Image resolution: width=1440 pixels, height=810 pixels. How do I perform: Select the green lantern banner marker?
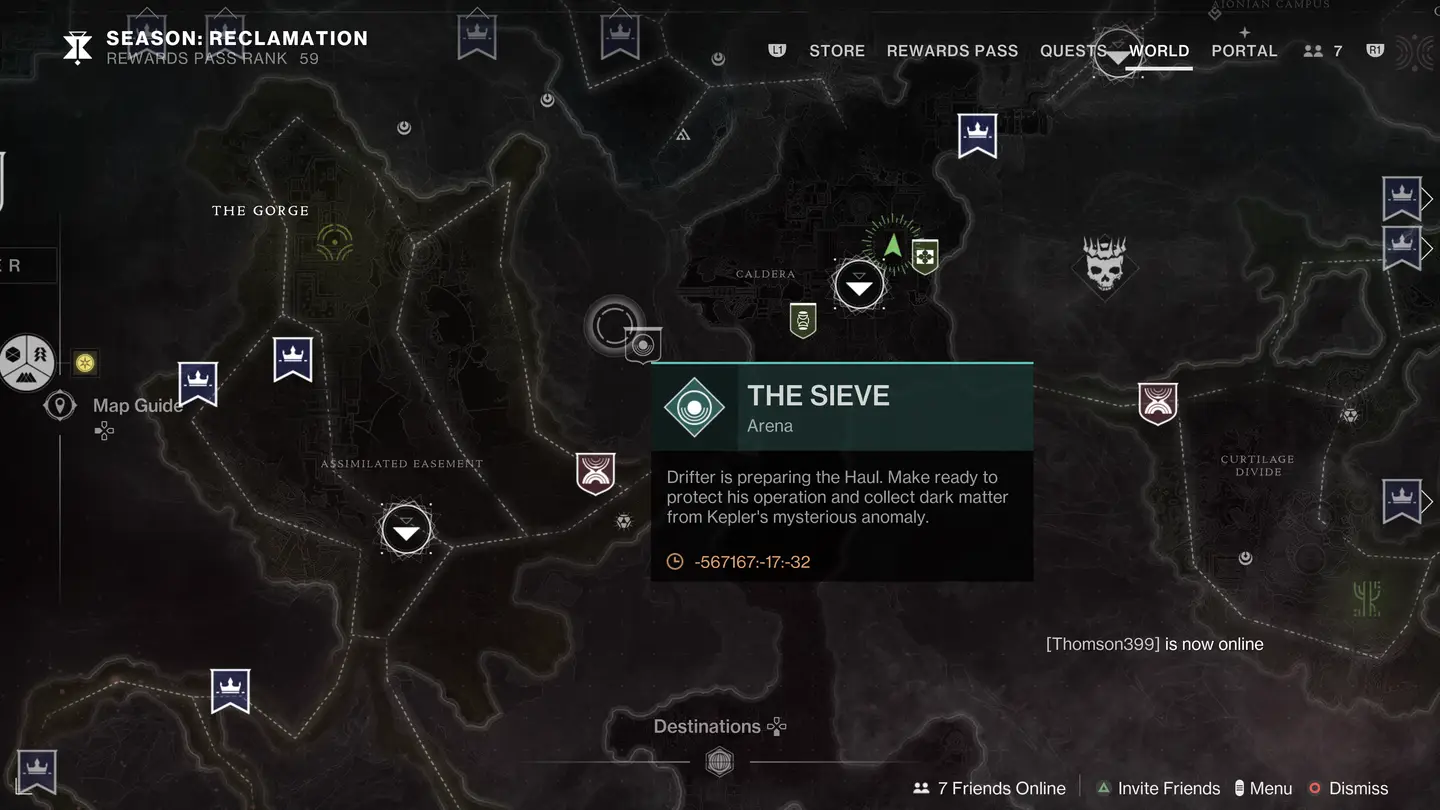pos(803,320)
